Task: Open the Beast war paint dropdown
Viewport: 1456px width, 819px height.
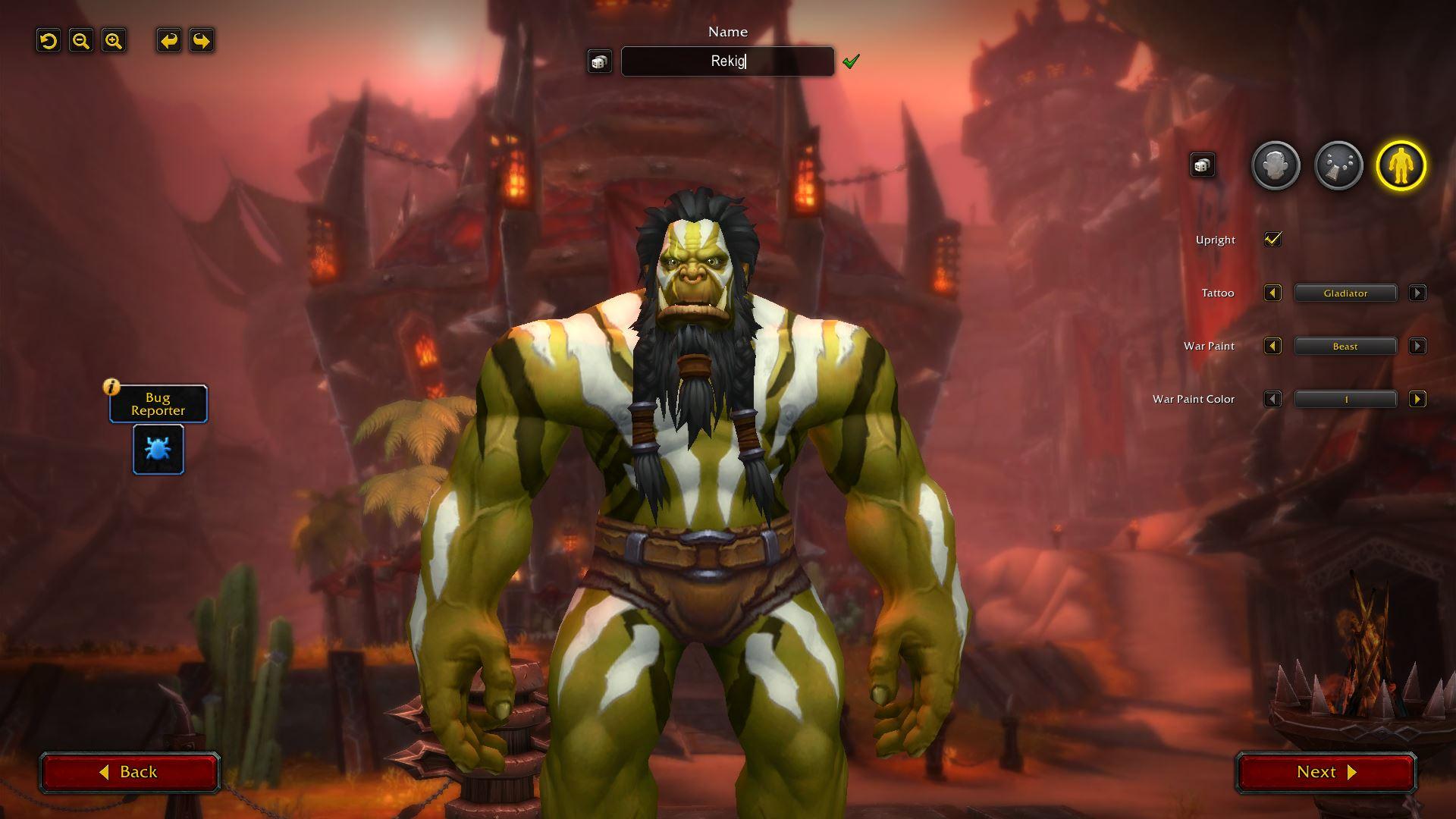Action: point(1345,347)
